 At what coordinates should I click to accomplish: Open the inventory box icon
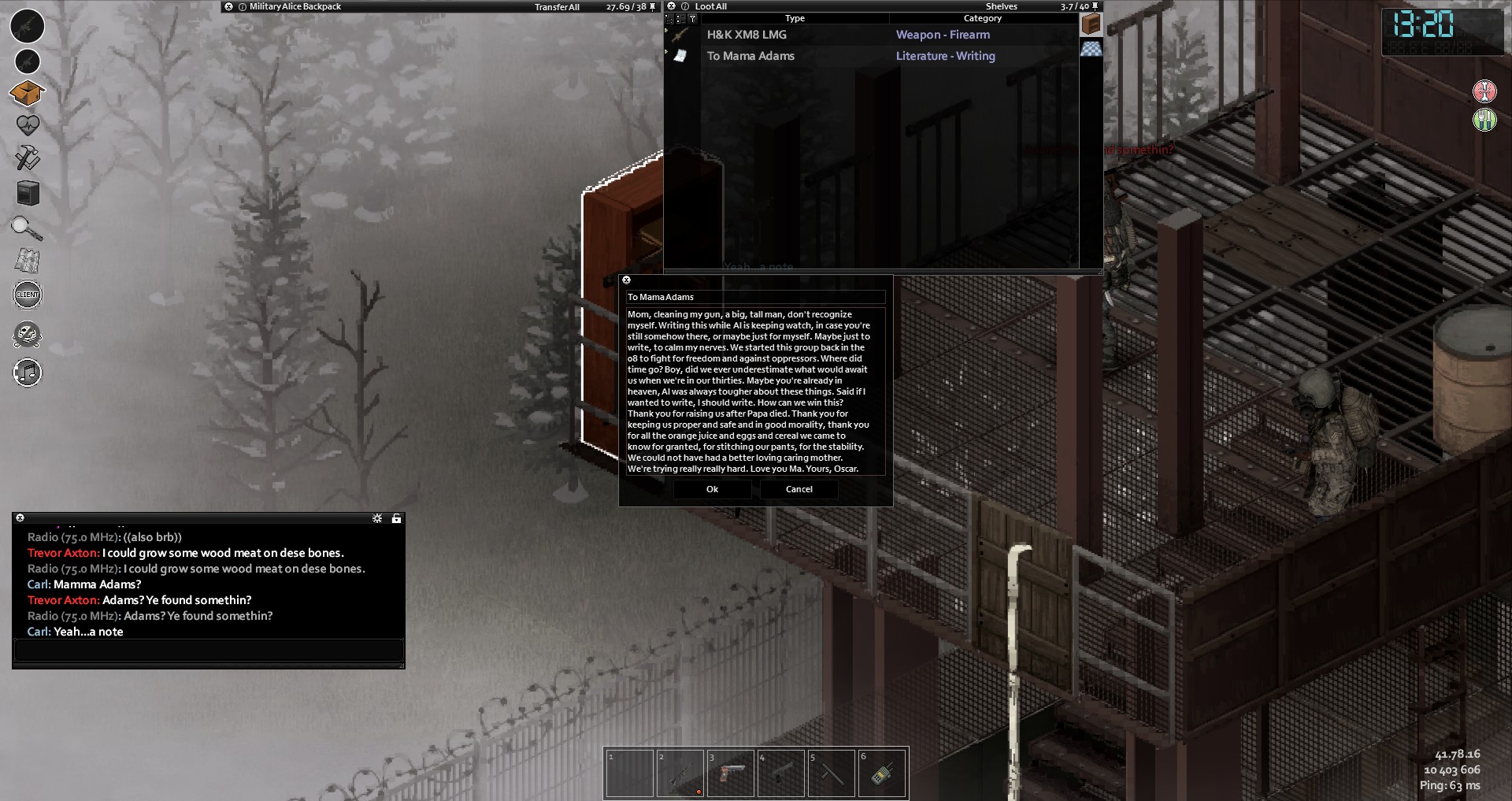[x=27, y=94]
